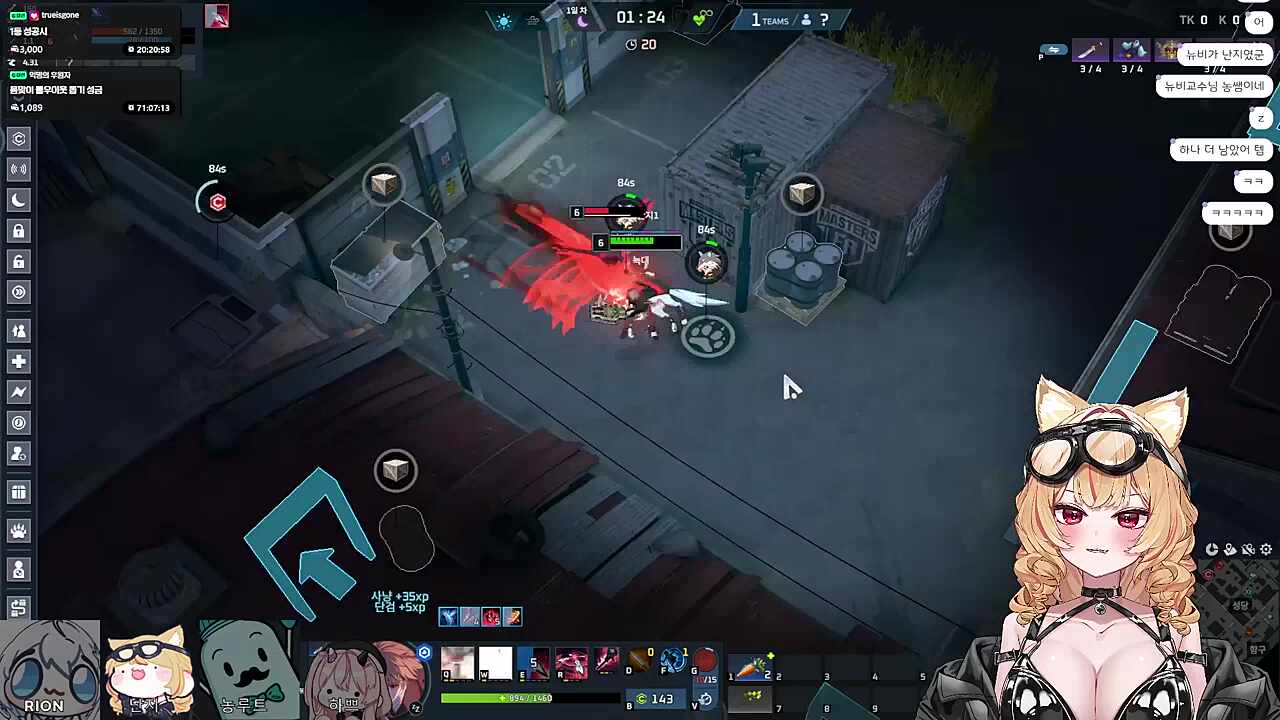Screen dimensions: 1280x720
Task: Click the paw print sidebar icon
Action: (x=19, y=531)
